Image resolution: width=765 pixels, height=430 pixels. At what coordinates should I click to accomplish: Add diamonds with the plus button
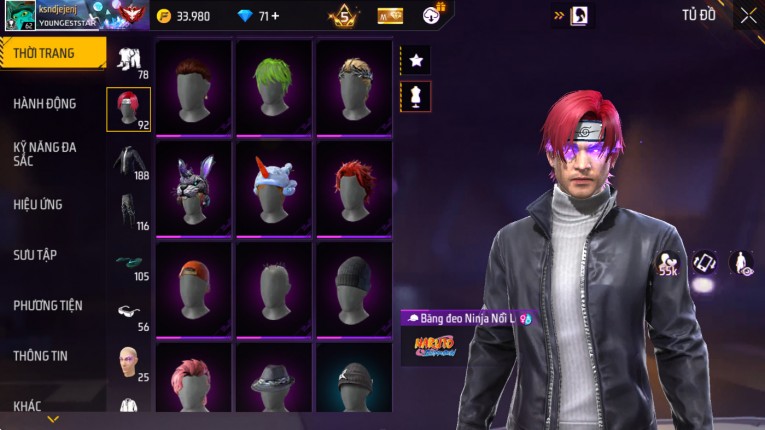(x=275, y=16)
